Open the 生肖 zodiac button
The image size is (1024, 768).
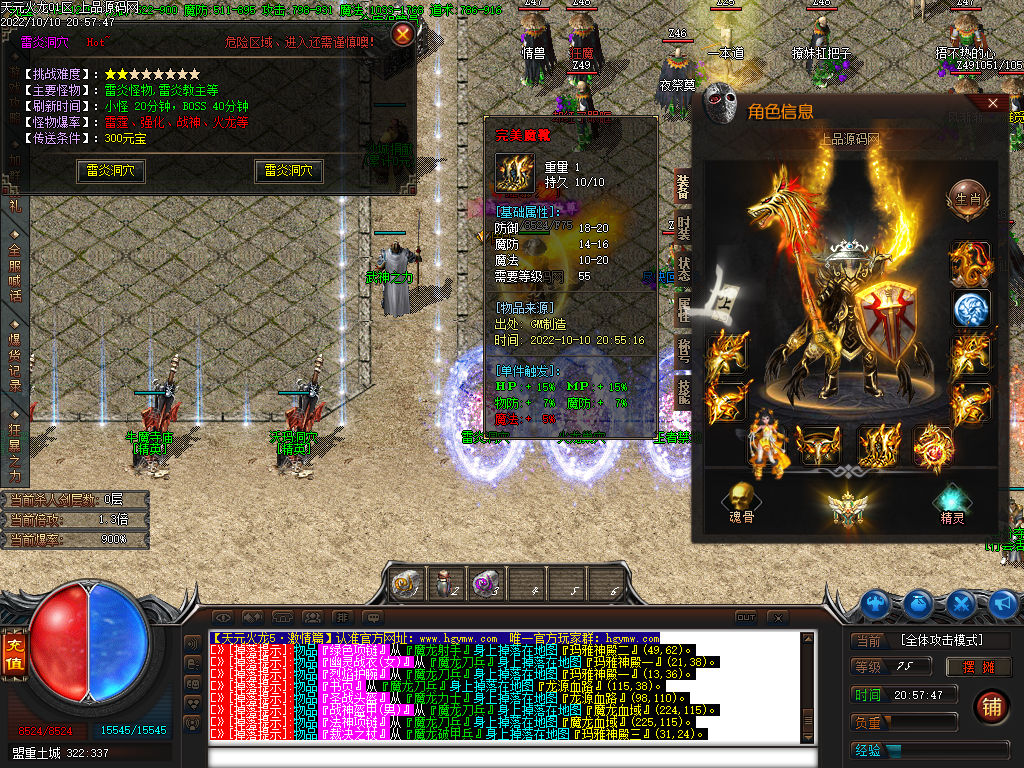pos(967,196)
